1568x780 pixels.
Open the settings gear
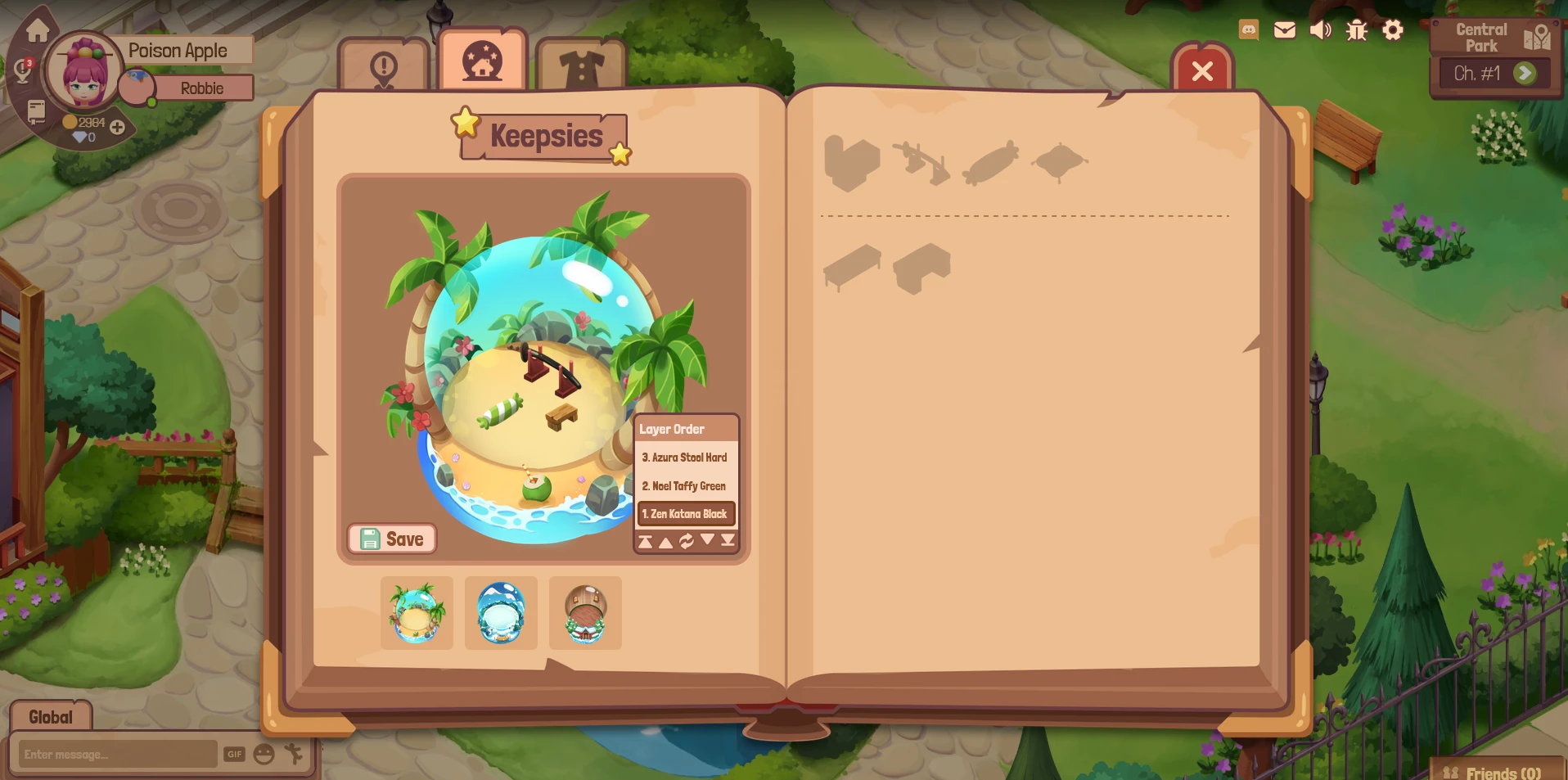pos(1393,30)
